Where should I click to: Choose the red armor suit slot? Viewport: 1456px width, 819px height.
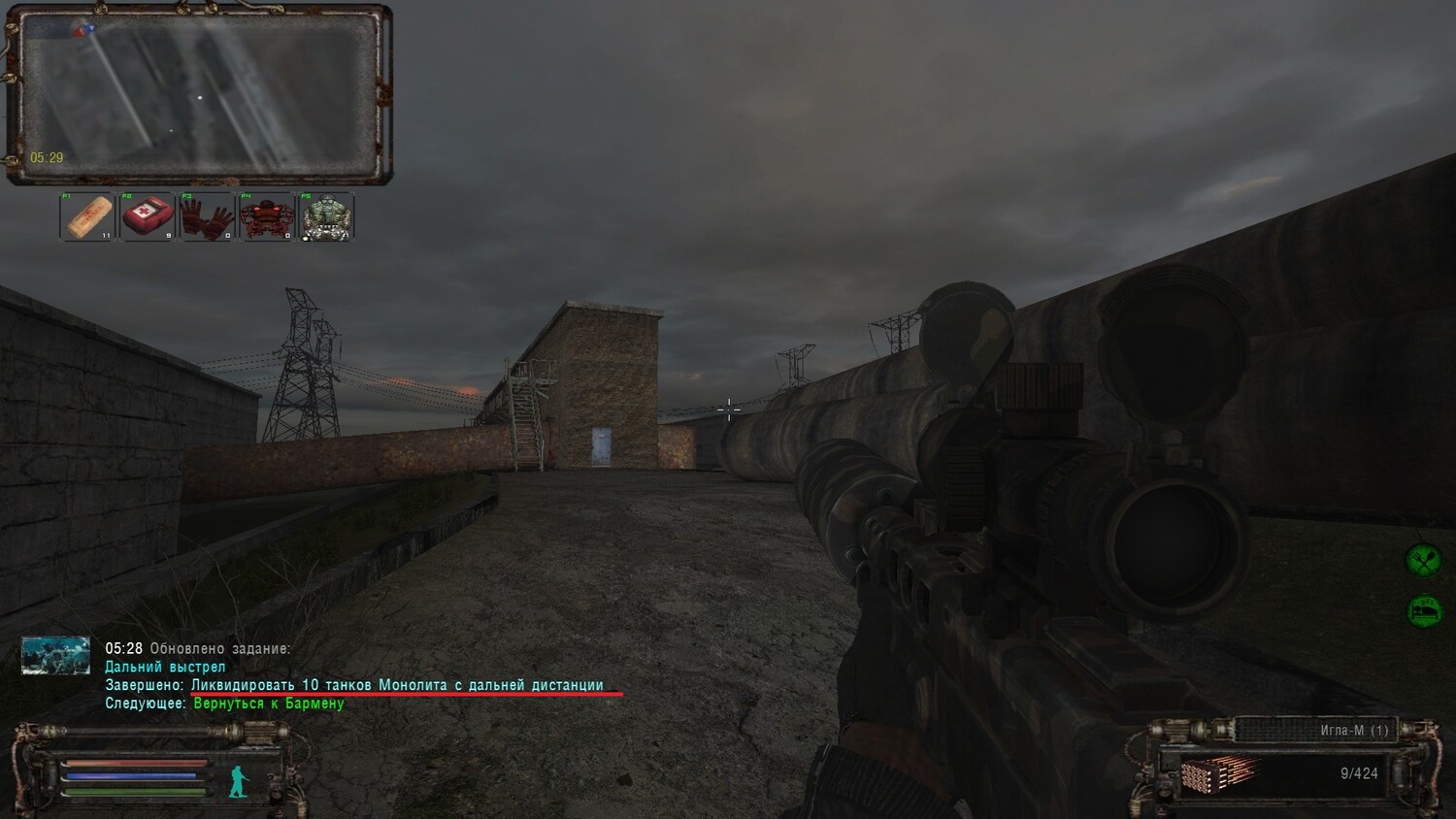tap(267, 216)
